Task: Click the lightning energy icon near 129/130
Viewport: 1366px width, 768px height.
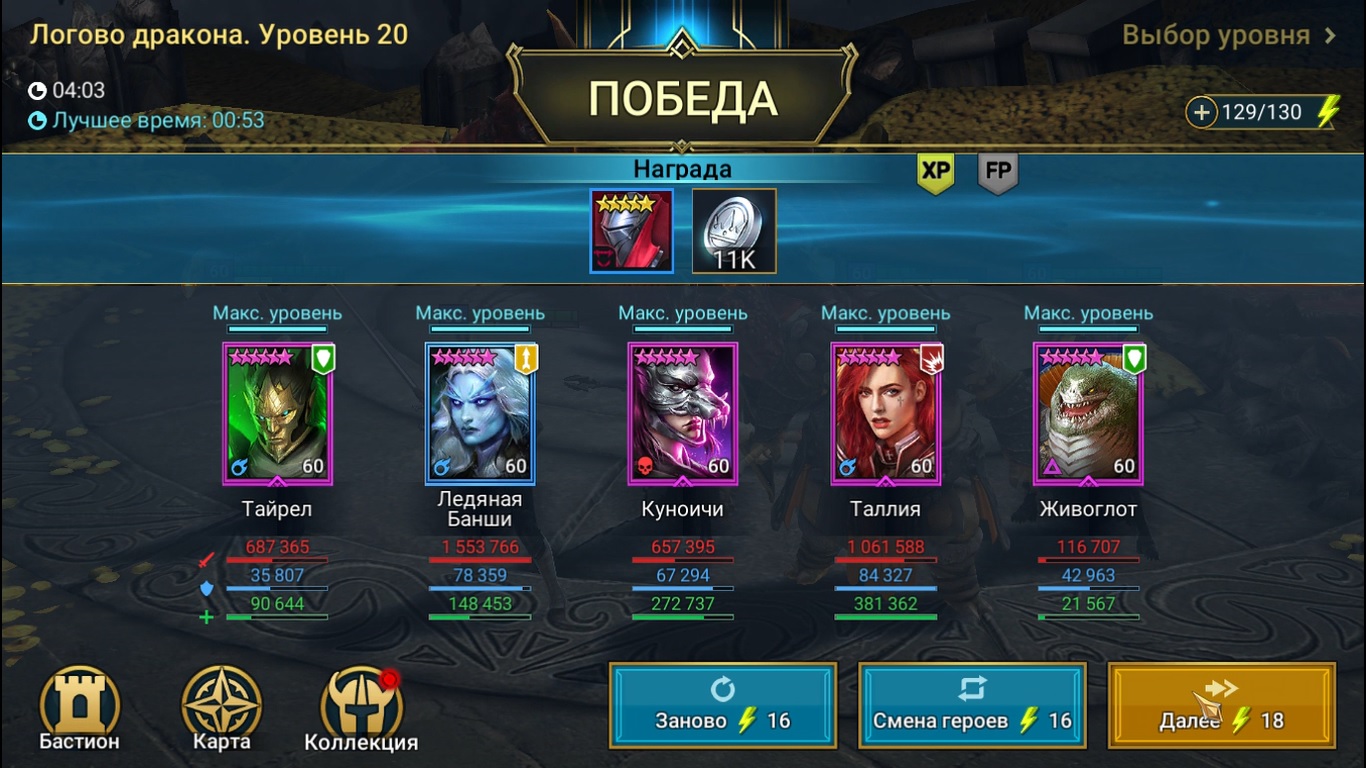Action: pyautogui.click(x=1326, y=112)
